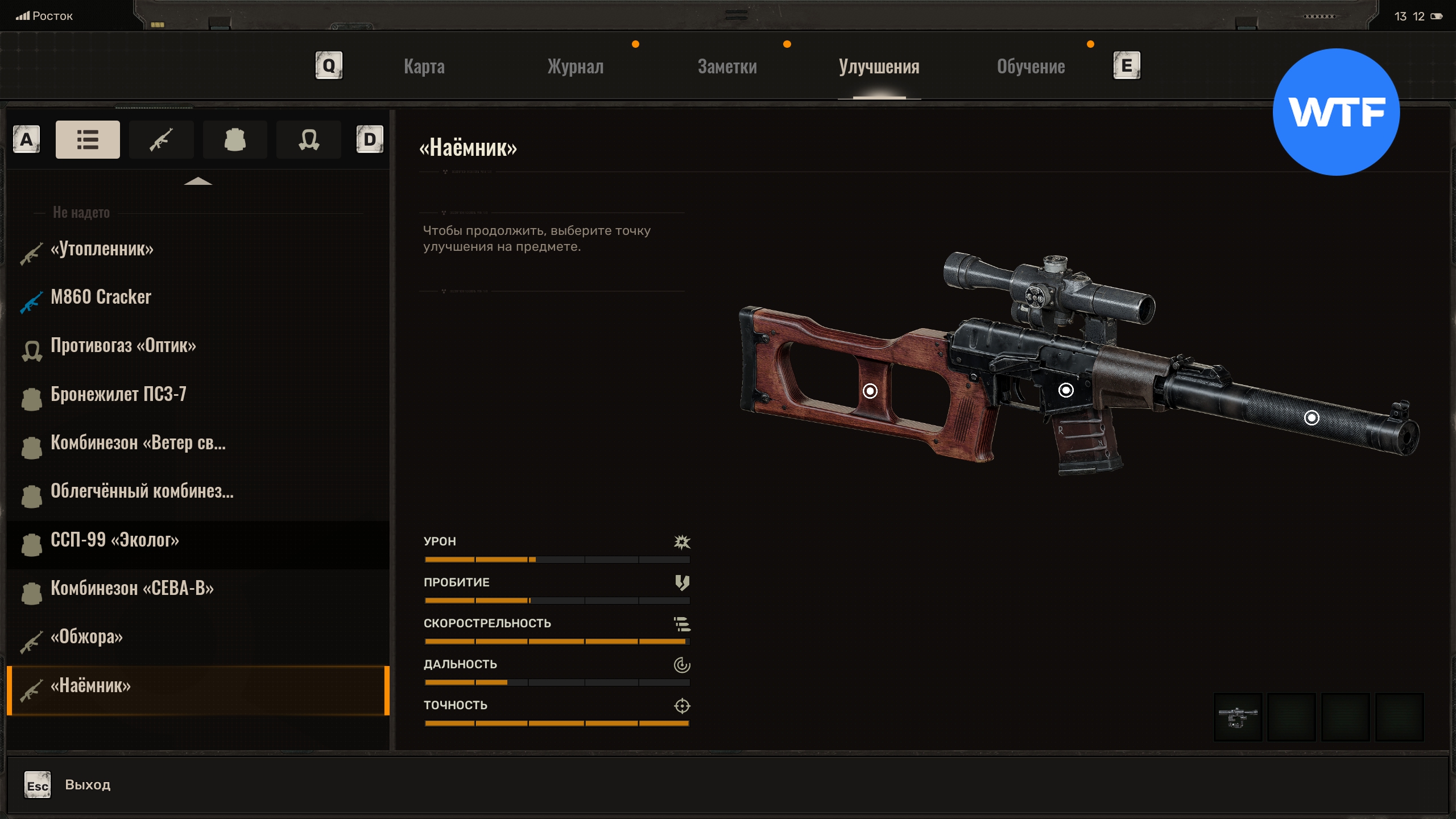Click the stock upgrade point on rifle
This screenshot has width=1456, height=819.
pos(870,391)
